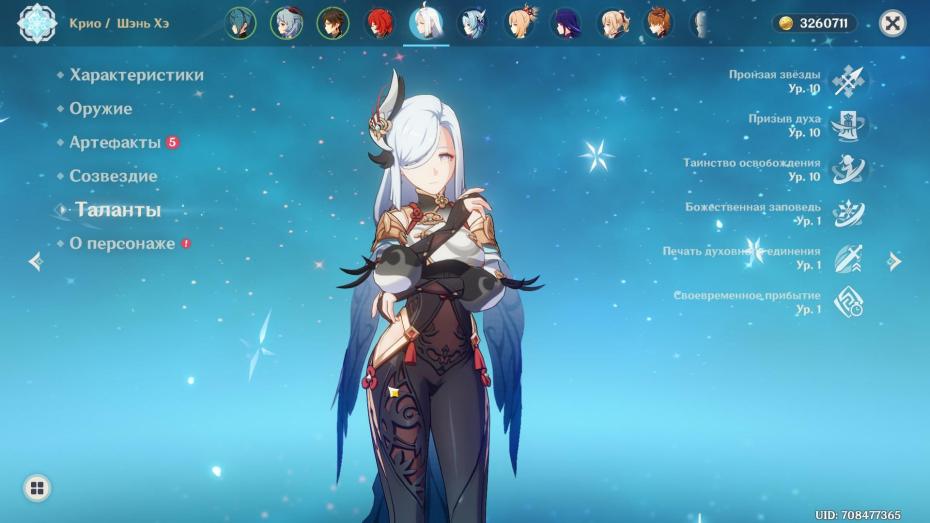The width and height of the screenshot is (930, 523).
Task: Open the four-square grid button
Action: (x=37, y=488)
